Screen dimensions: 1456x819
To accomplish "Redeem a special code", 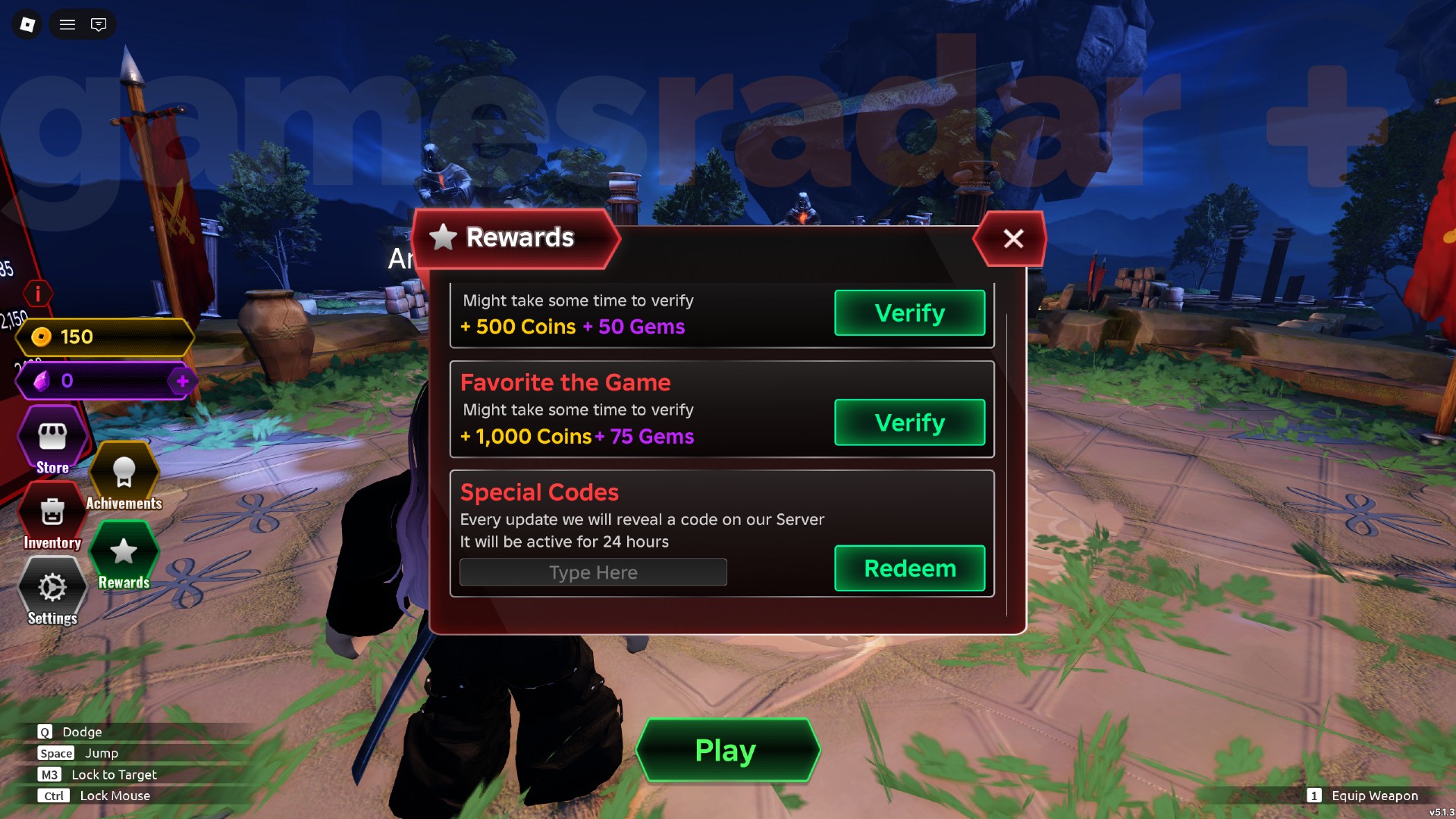I will (909, 568).
